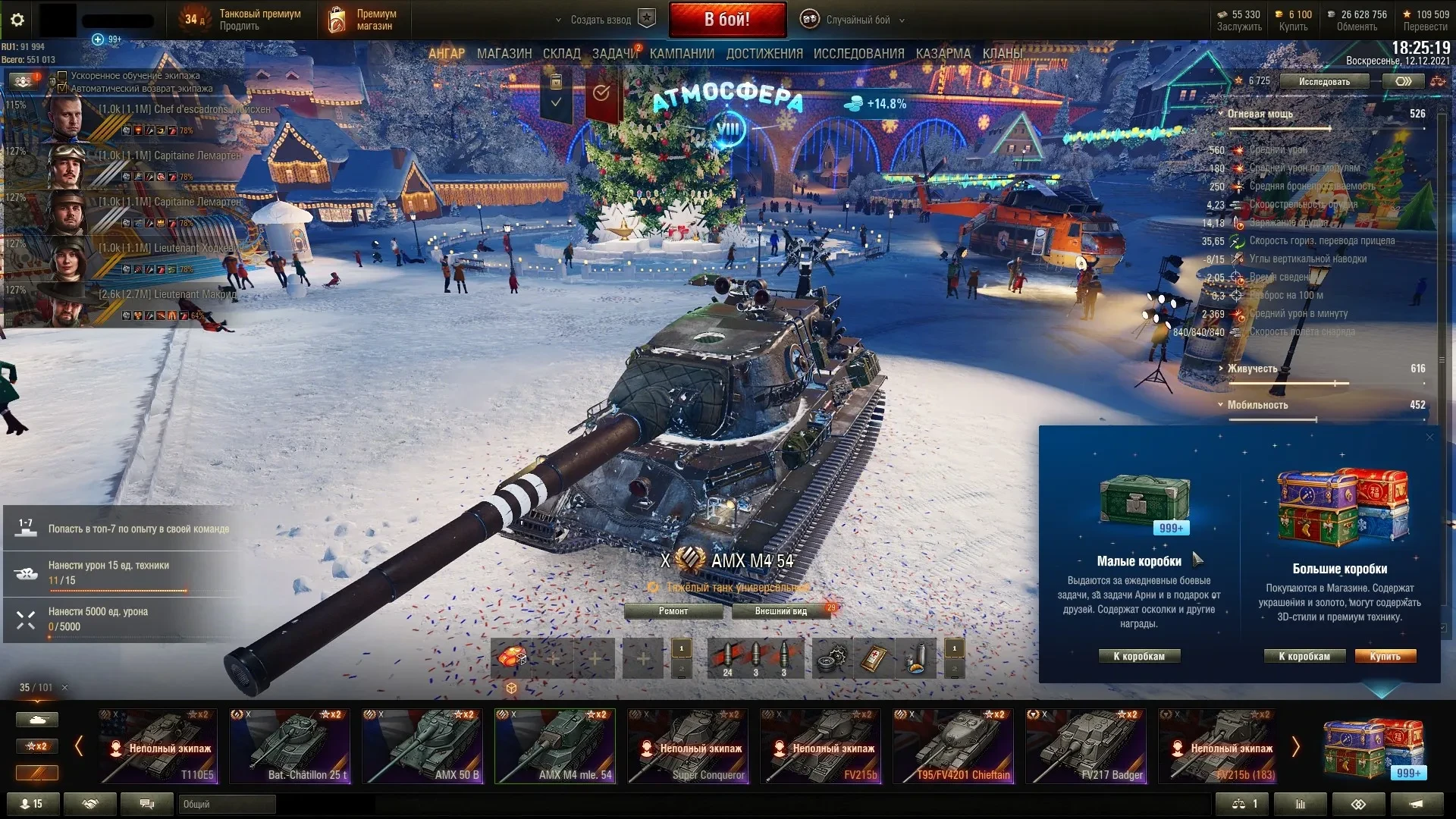
Task: Close the holiday boxes popup
Action: click(1429, 438)
